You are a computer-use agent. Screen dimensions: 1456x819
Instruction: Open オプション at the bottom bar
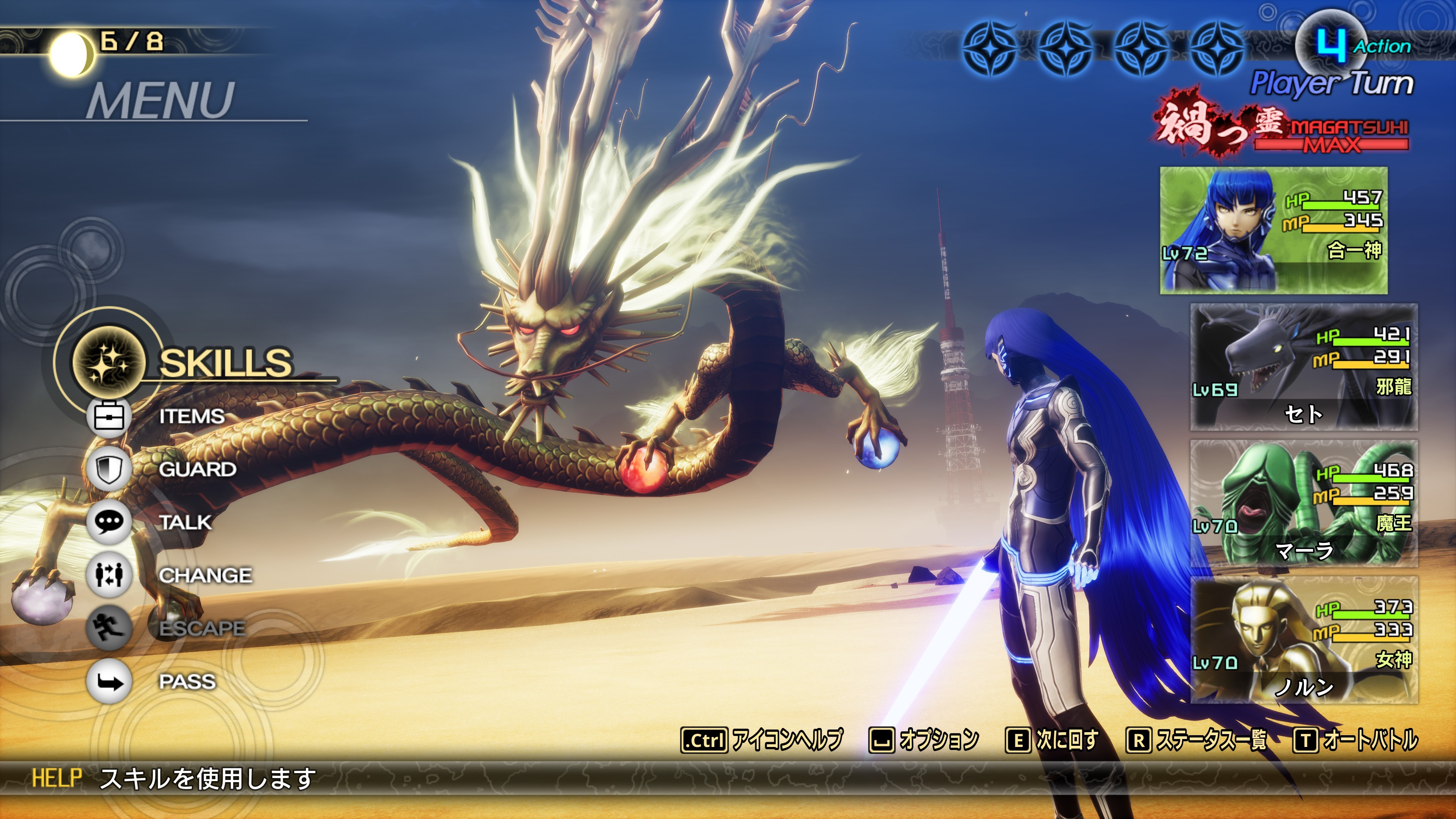pyautogui.click(x=924, y=739)
